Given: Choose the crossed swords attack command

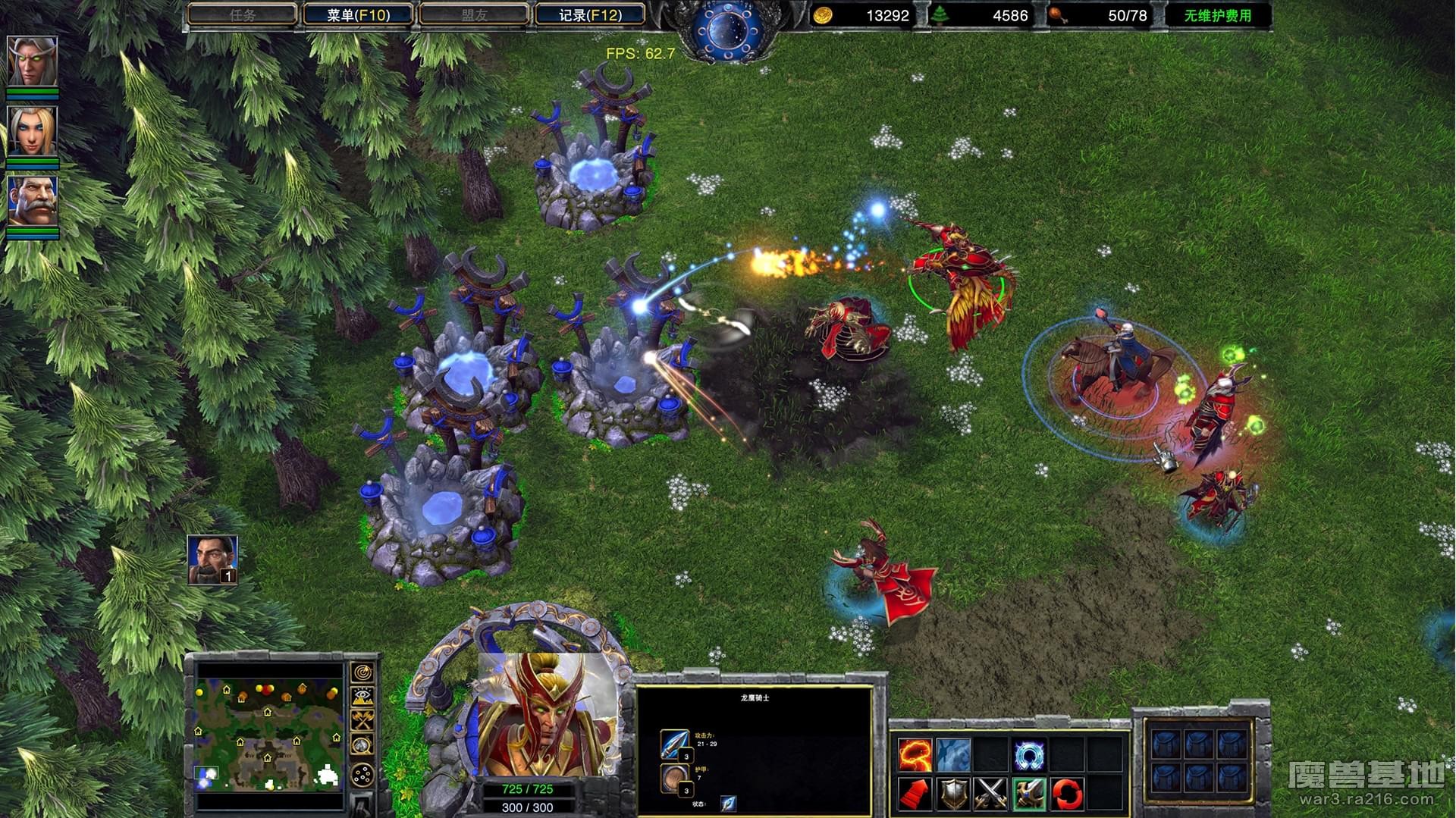Looking at the screenshot, I should pyautogui.click(x=990, y=794).
